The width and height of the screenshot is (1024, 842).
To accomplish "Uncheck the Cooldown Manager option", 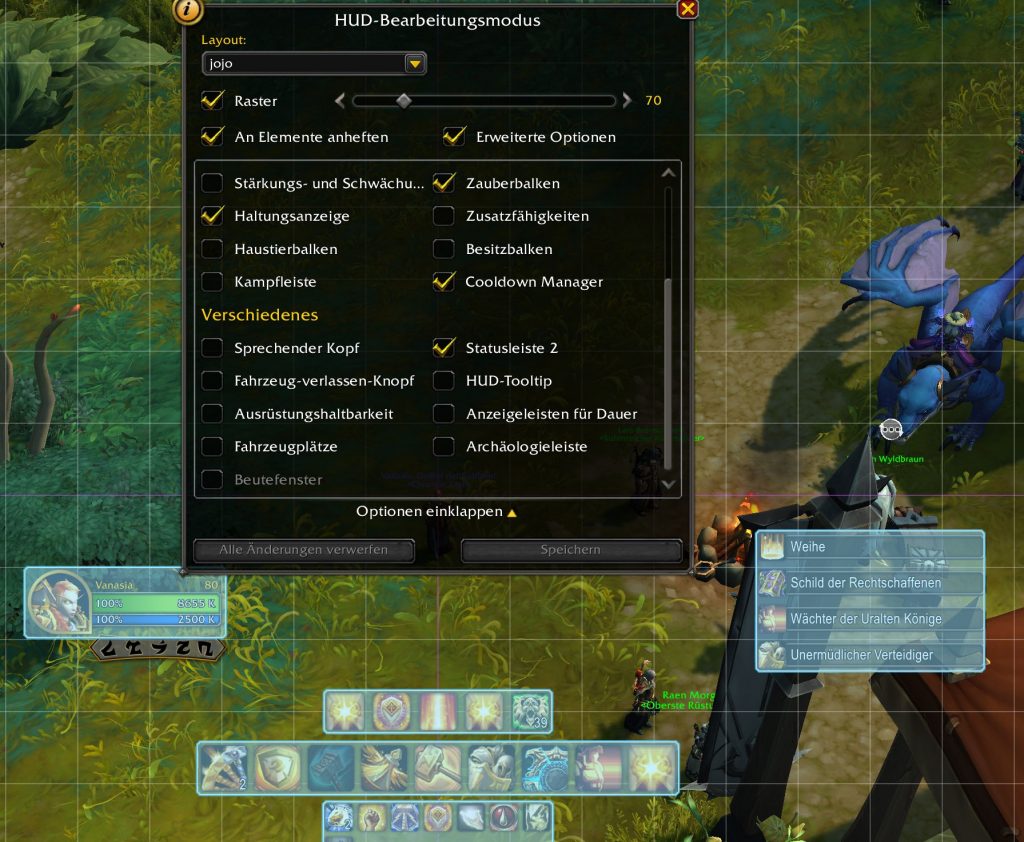I will (x=444, y=282).
